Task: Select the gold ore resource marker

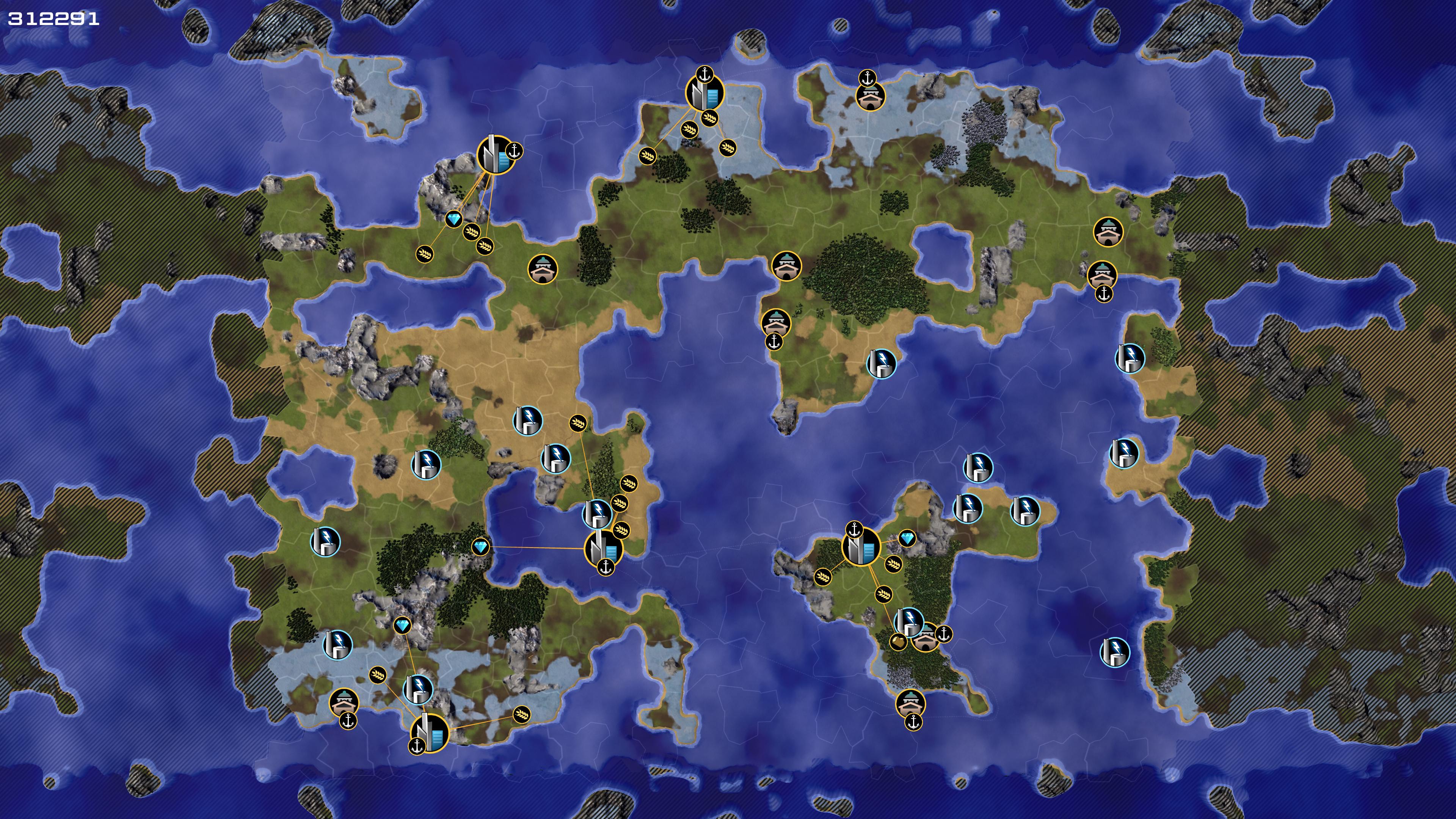Action: point(897,642)
